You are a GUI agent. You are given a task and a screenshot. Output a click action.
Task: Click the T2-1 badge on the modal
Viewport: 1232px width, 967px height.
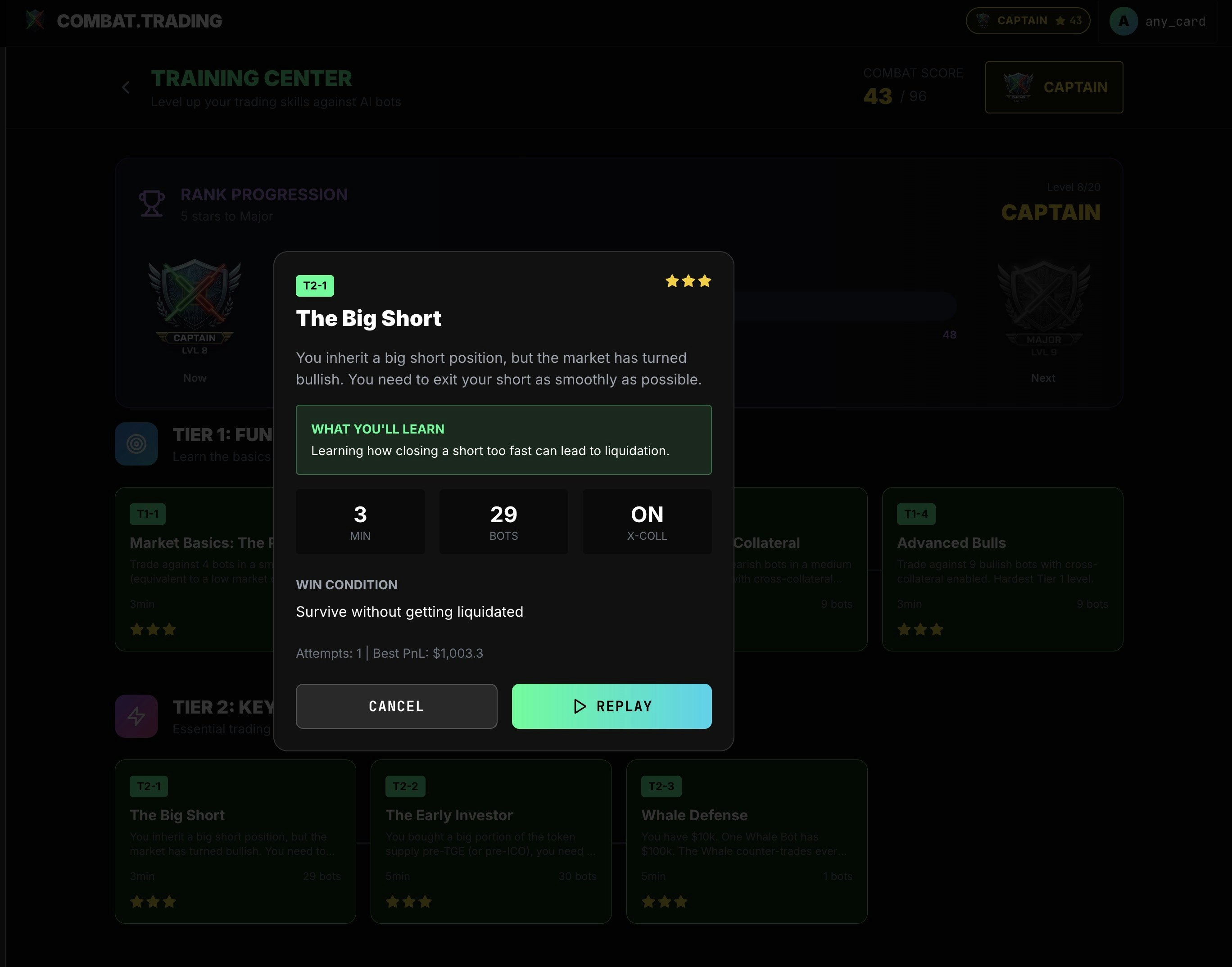pyautogui.click(x=315, y=285)
